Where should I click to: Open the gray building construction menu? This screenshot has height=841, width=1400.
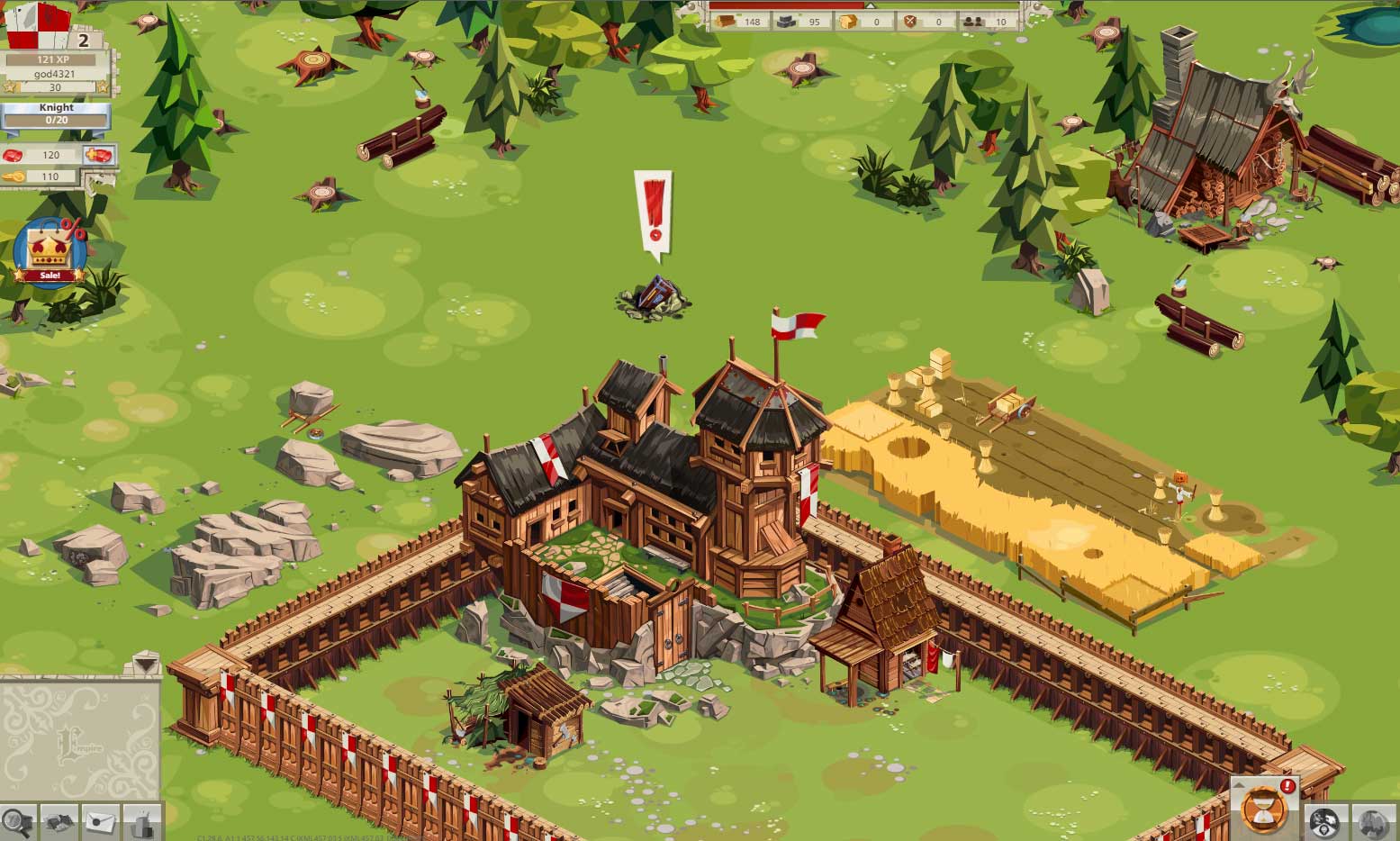[142, 821]
